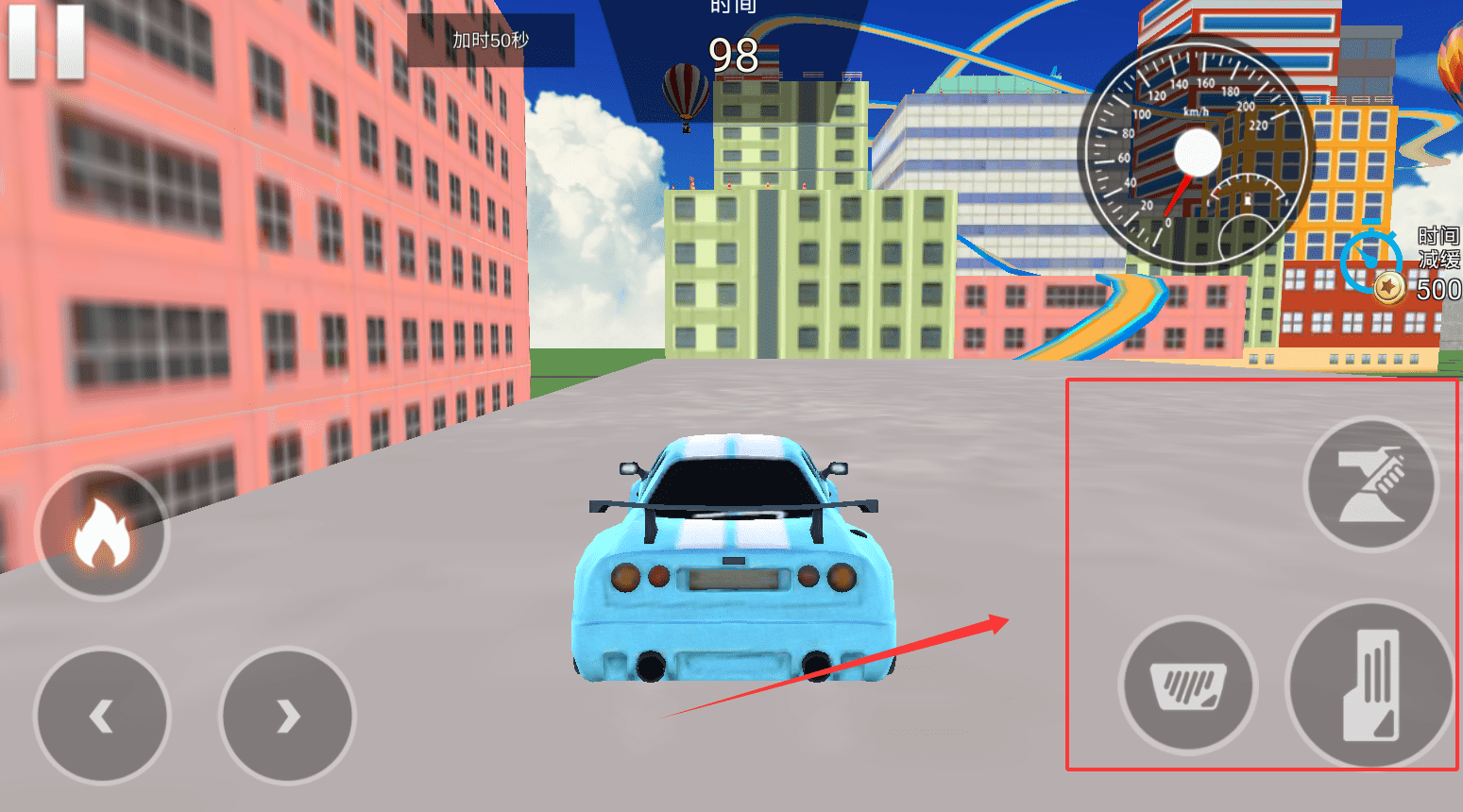Image resolution: width=1463 pixels, height=812 pixels.
Task: Tap the brake pedal button
Action: coord(1188,685)
